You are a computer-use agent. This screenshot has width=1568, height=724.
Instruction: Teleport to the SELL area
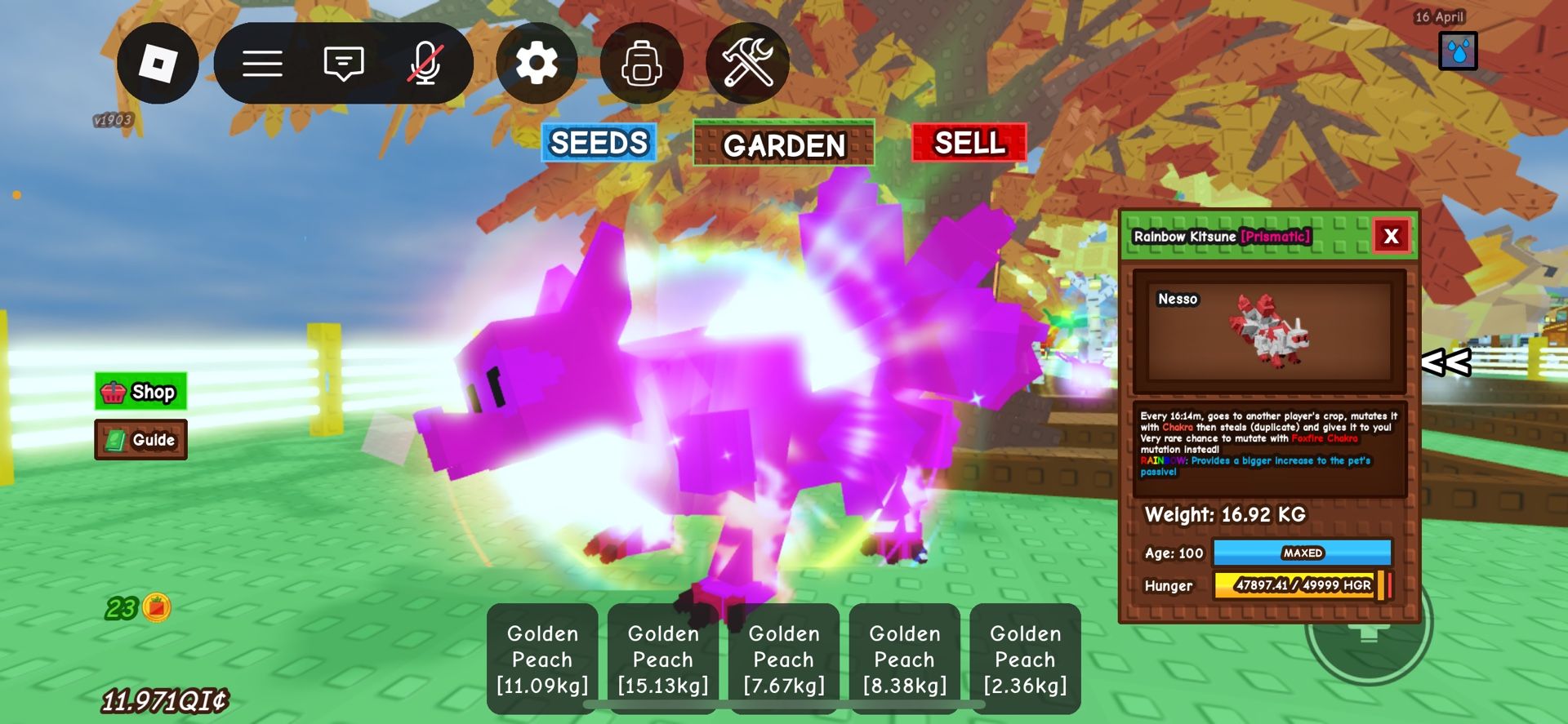969,143
